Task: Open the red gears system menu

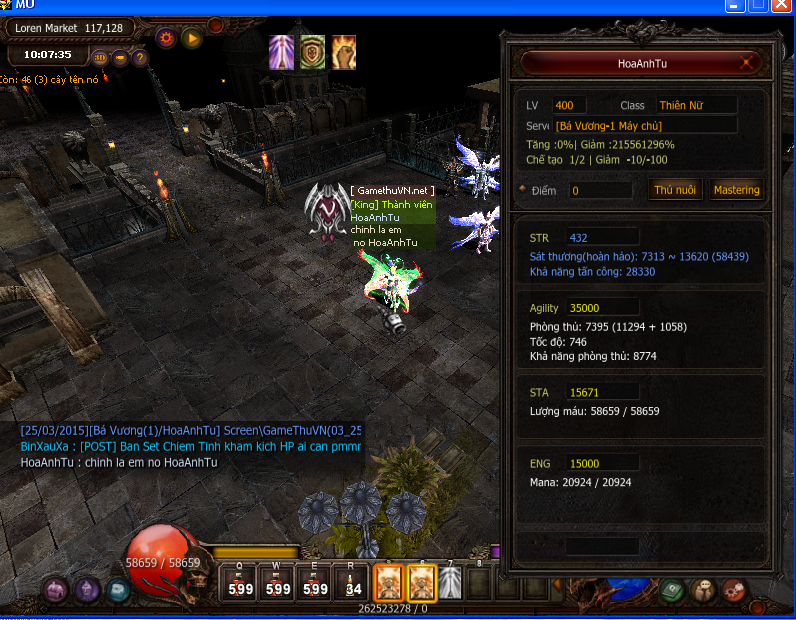Action: pos(735,590)
